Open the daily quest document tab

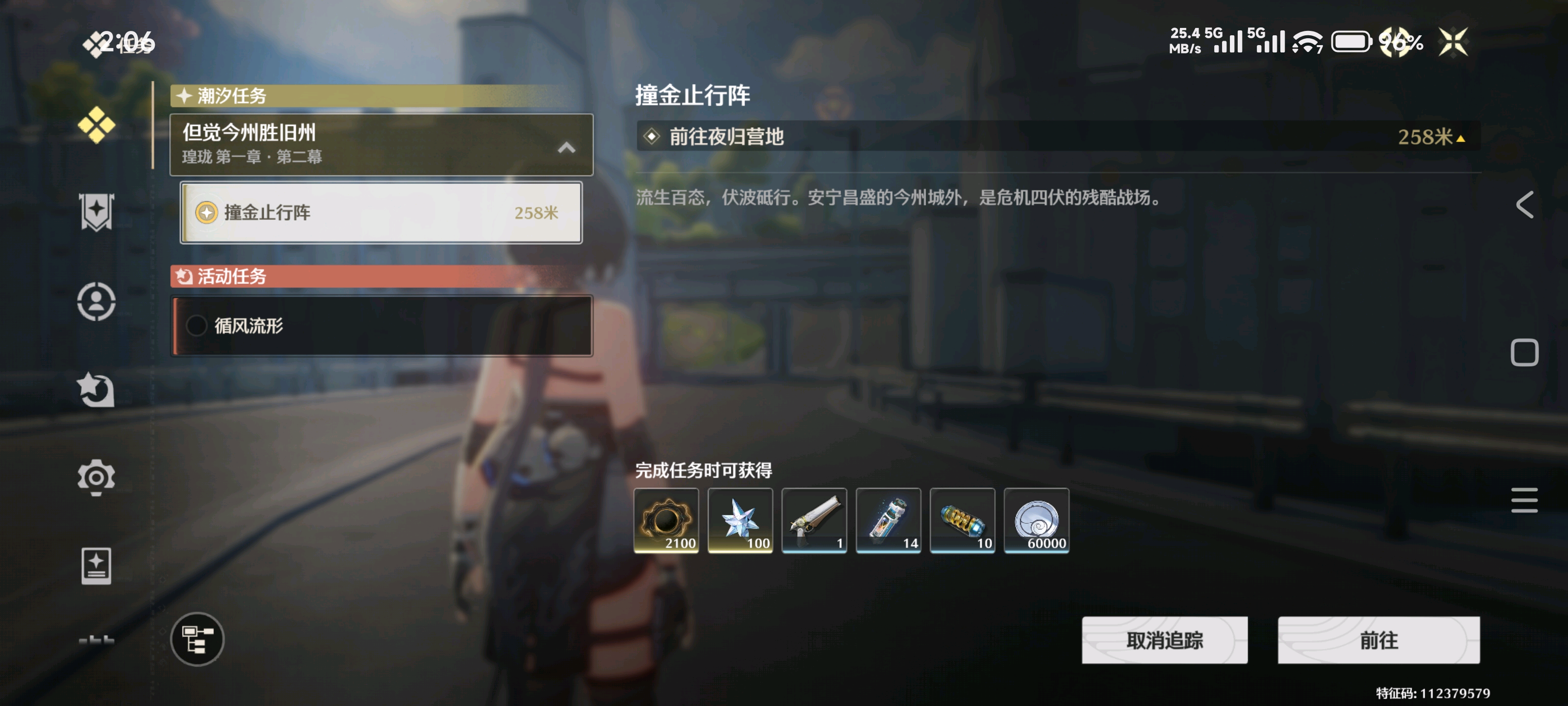[x=96, y=566]
